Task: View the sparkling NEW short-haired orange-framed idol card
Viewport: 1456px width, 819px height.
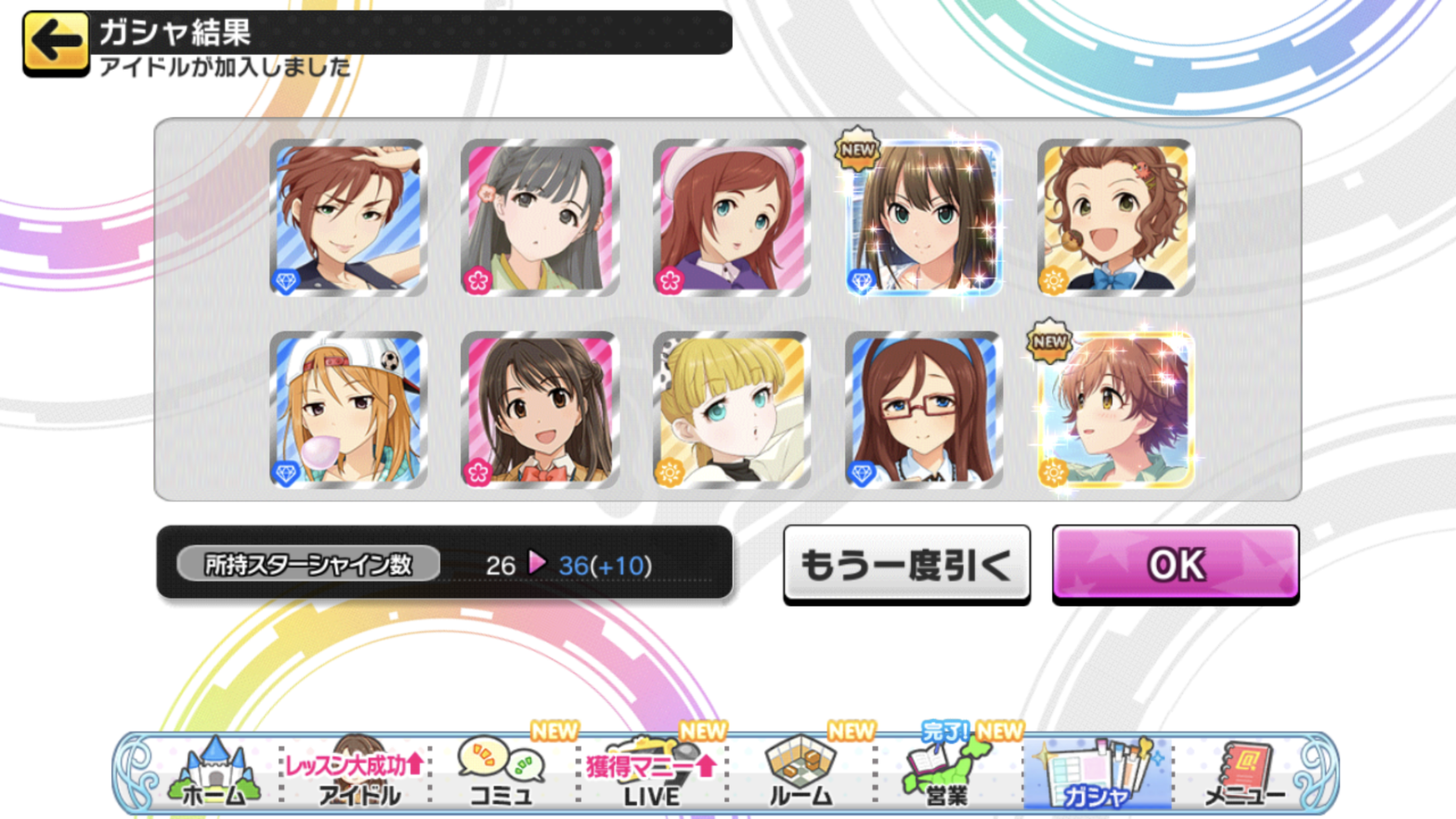Action: click(1116, 410)
